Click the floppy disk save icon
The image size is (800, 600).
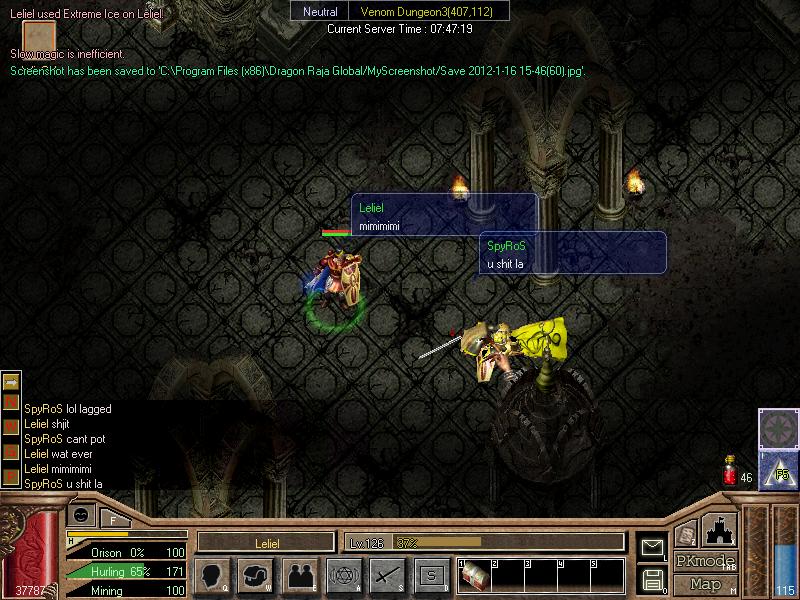(652, 579)
